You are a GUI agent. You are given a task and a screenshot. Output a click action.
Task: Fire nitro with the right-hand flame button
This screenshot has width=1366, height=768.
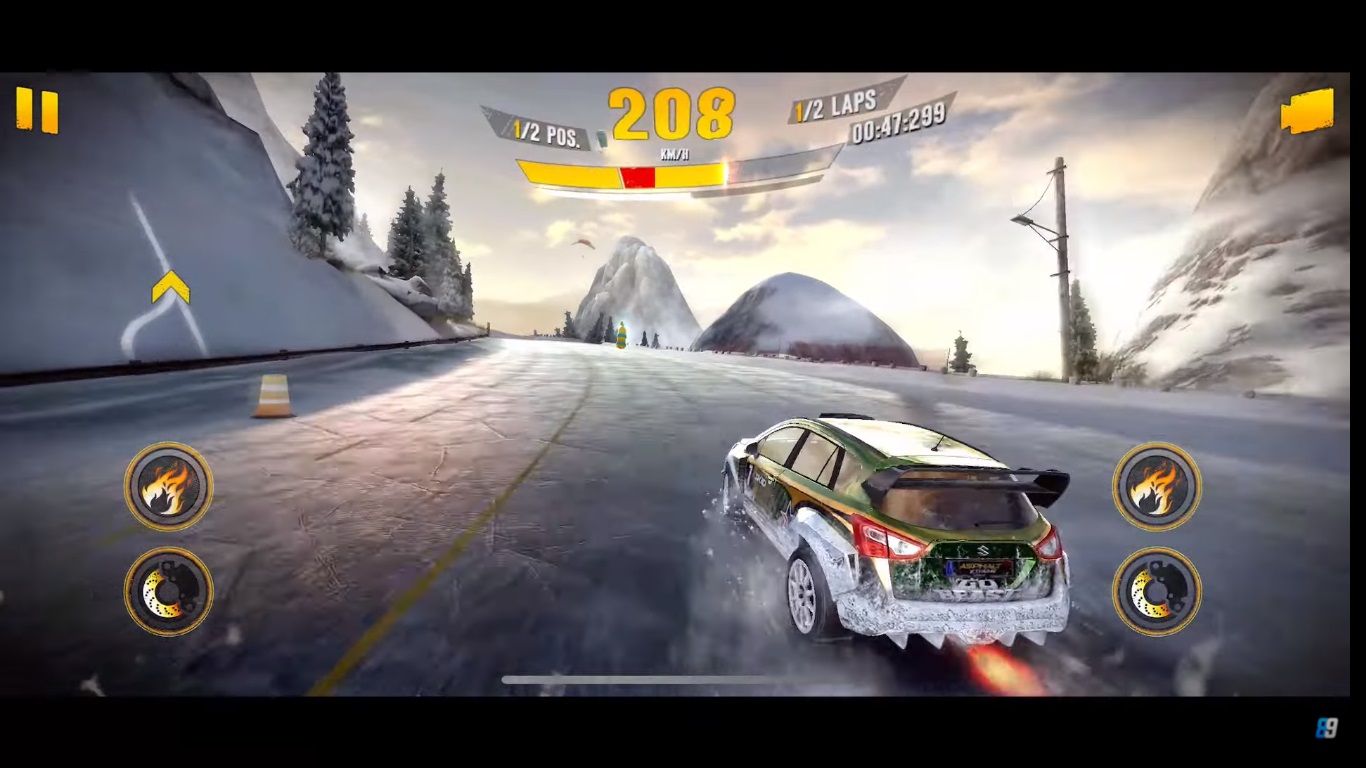1157,487
